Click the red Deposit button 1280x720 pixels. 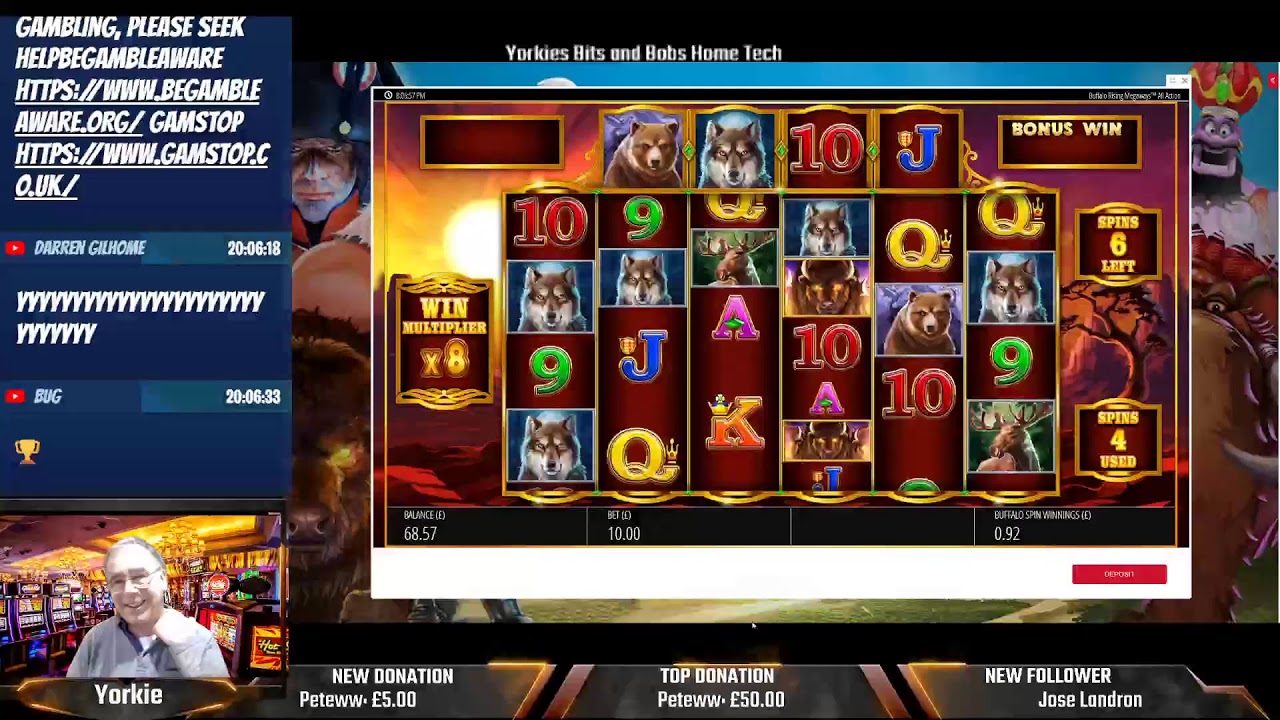point(1119,574)
